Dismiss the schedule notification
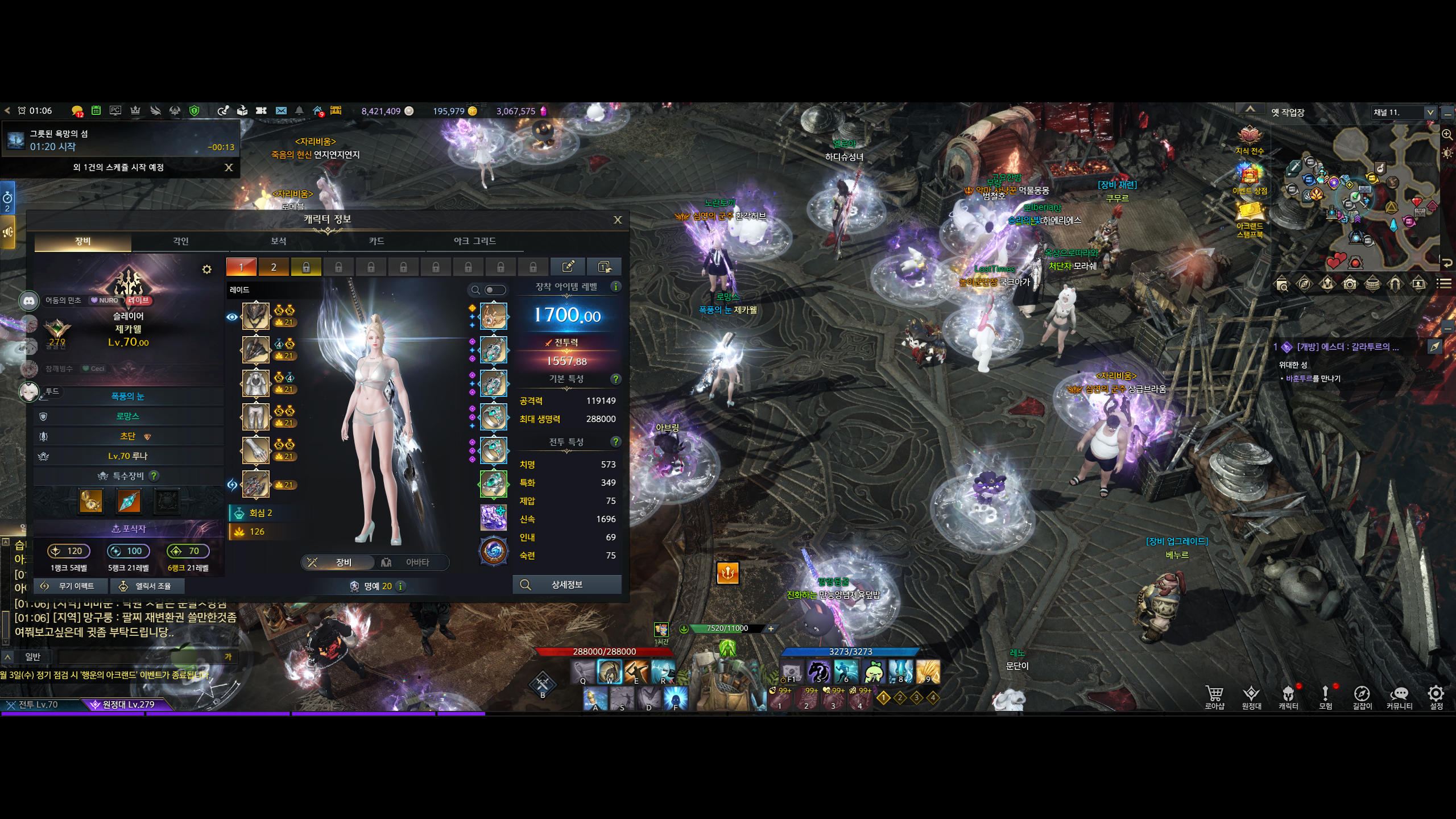This screenshot has height=819, width=1456. pos(229,167)
